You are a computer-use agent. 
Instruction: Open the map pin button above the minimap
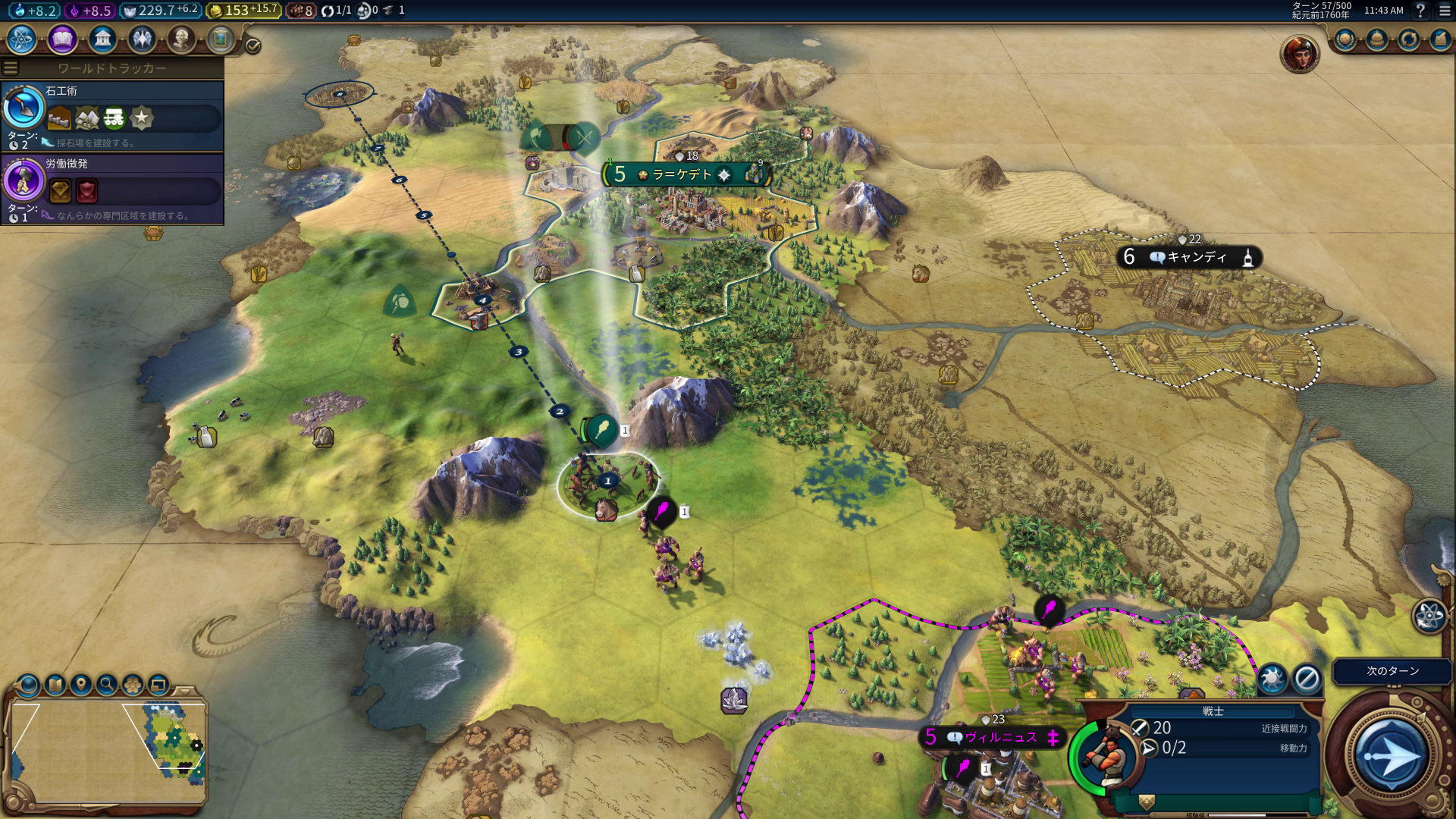(x=81, y=686)
